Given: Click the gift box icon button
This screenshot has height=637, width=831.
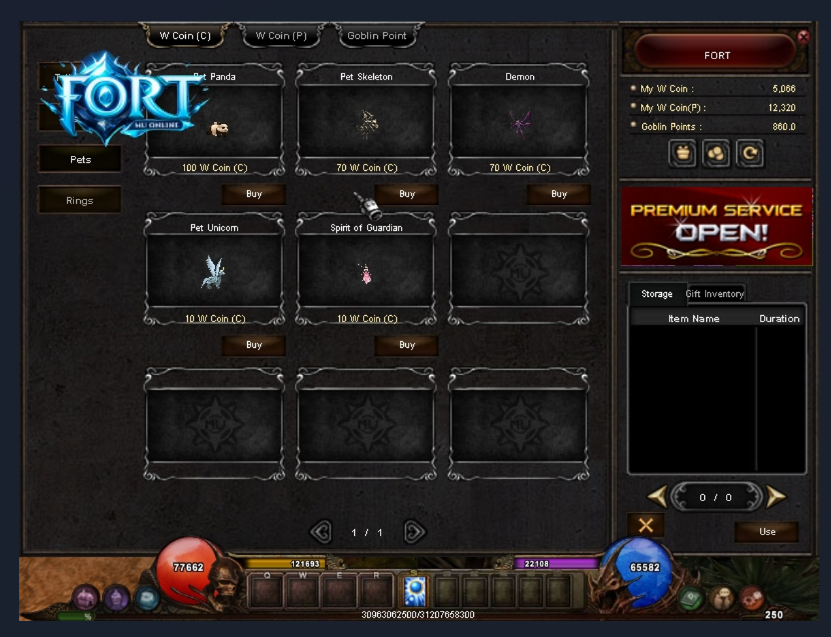Looking at the screenshot, I should 684,154.
